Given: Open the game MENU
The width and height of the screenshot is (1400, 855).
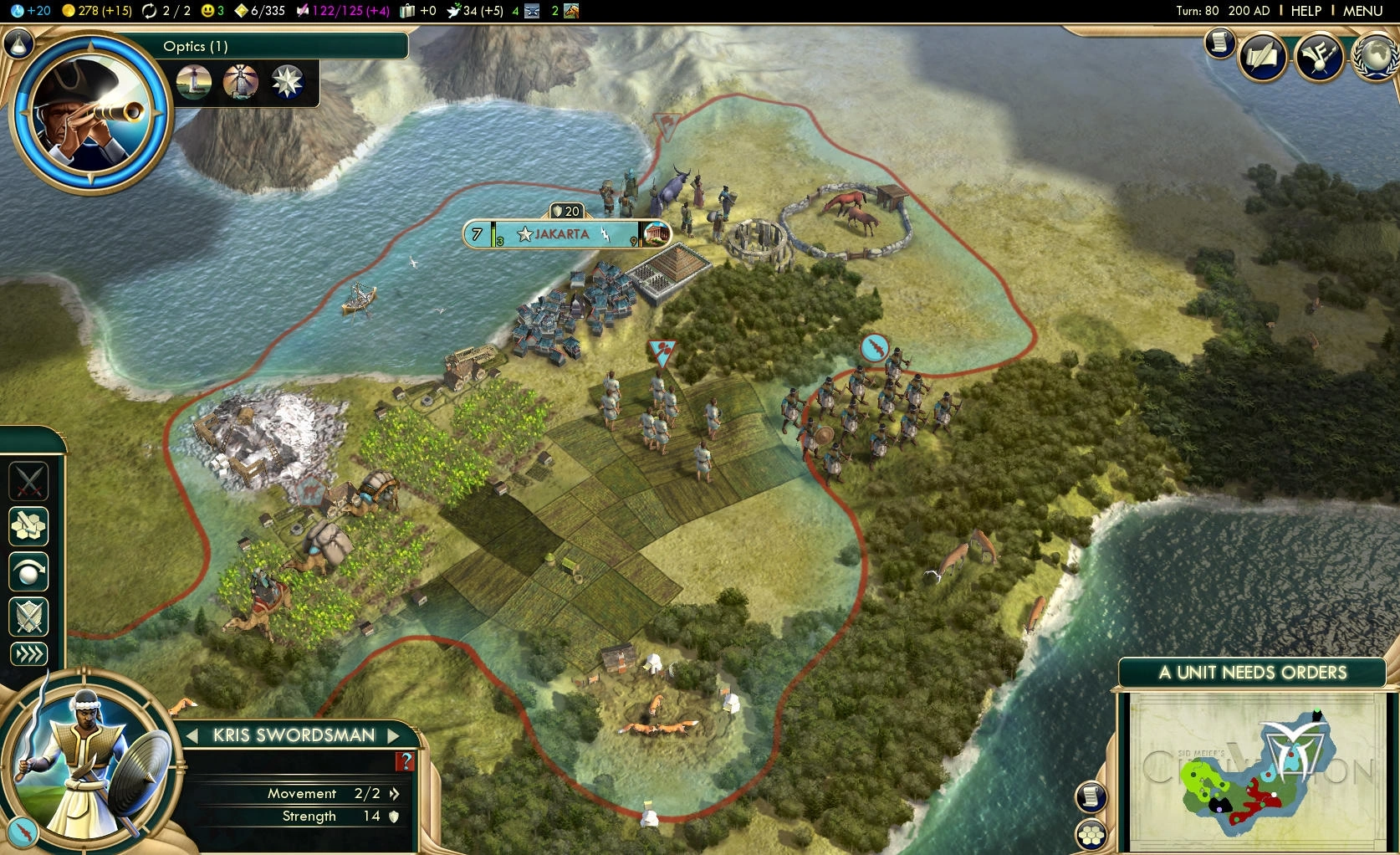Looking at the screenshot, I should pos(1362,11).
